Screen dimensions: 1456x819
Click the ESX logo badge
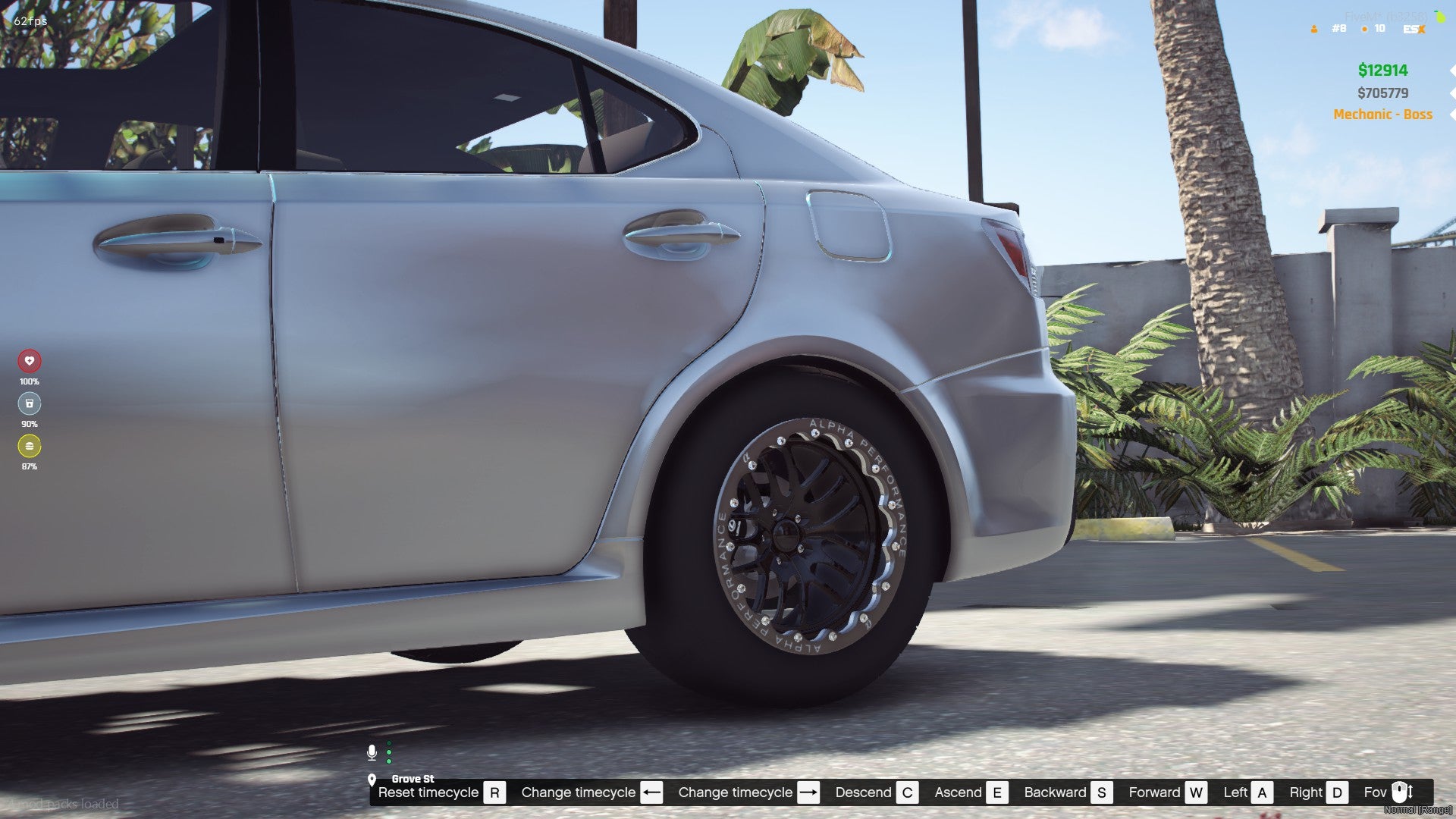[1414, 29]
